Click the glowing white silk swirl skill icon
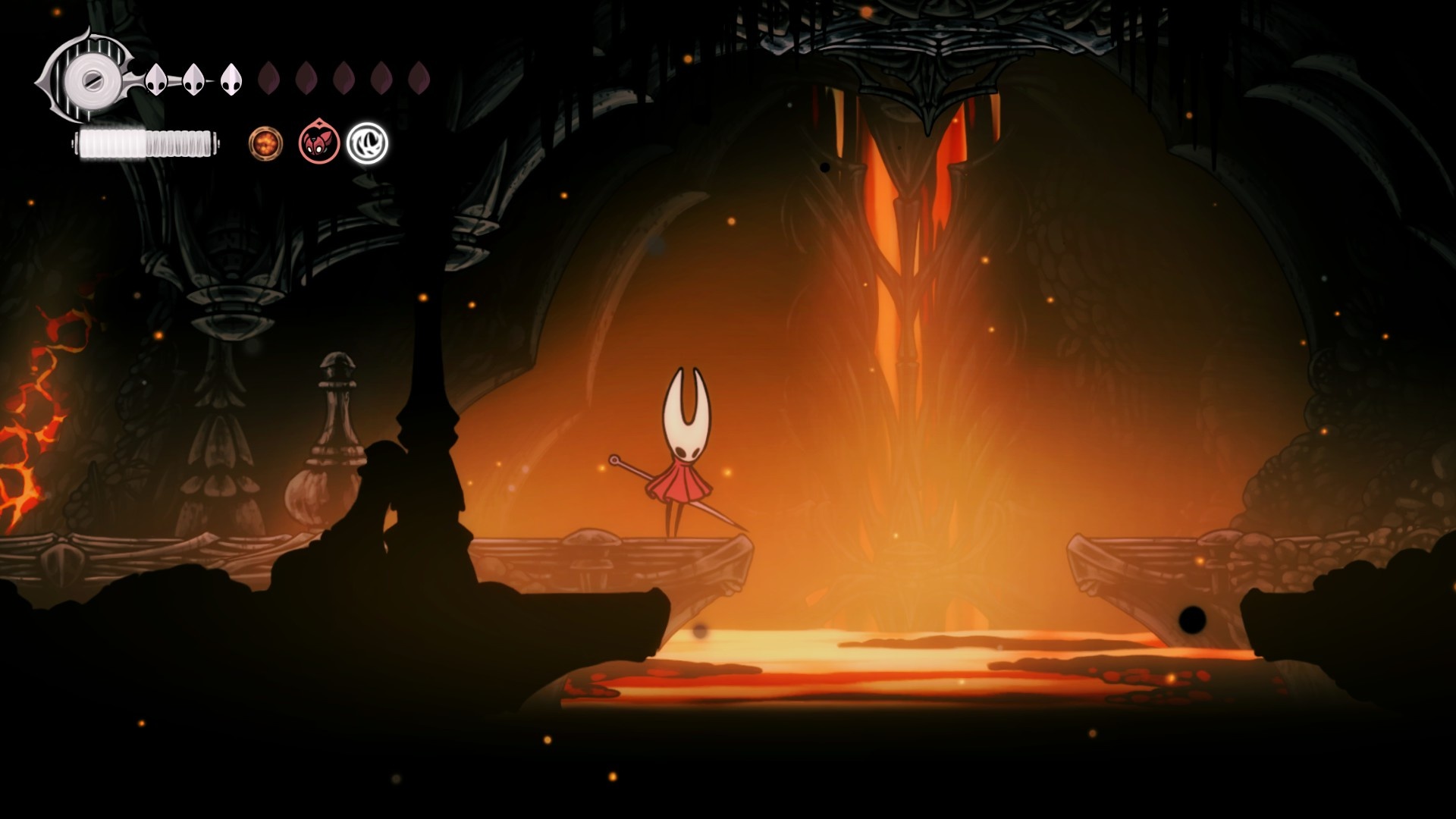The width and height of the screenshot is (1456, 819). pyautogui.click(x=367, y=143)
